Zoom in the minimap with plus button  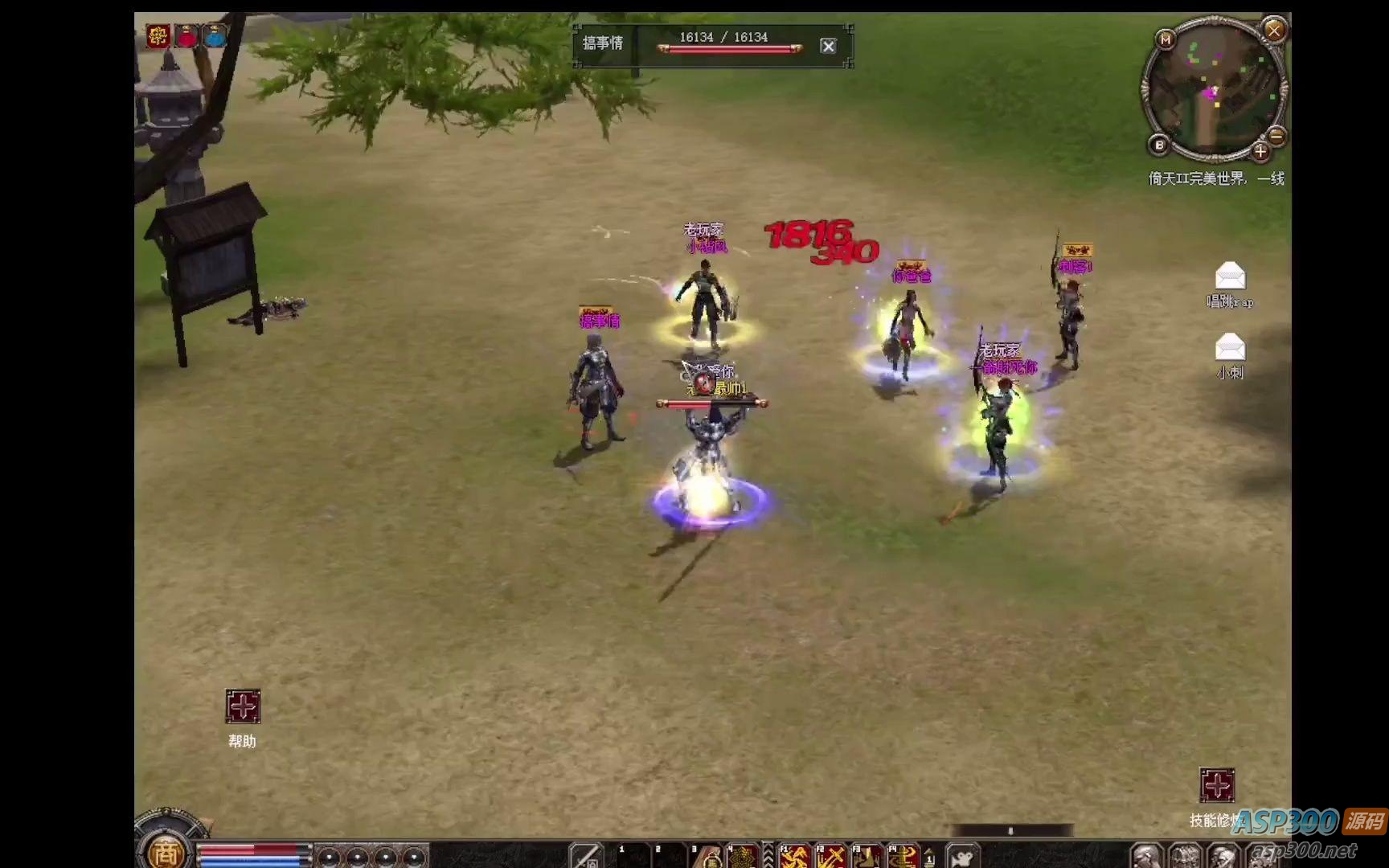pos(1260,151)
